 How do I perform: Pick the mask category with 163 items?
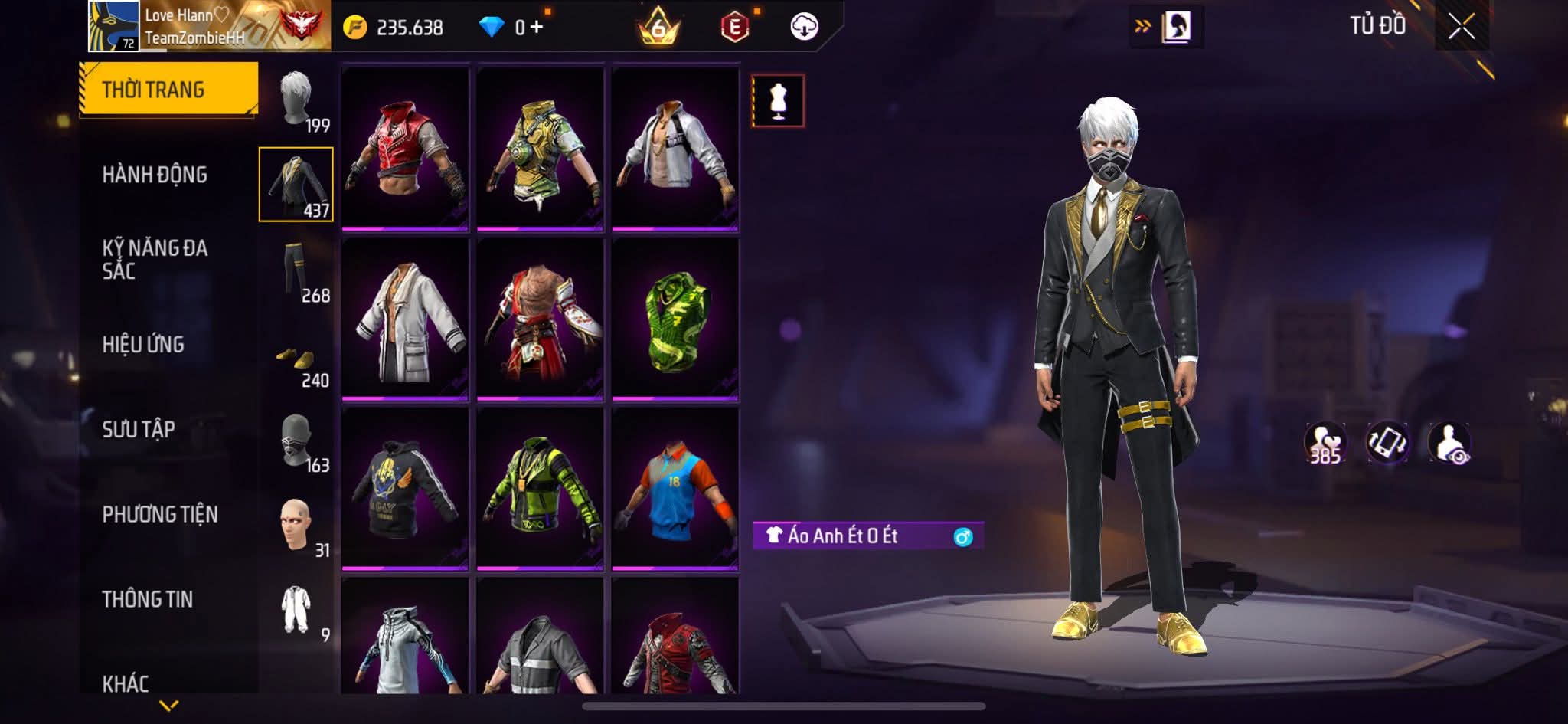click(x=296, y=442)
